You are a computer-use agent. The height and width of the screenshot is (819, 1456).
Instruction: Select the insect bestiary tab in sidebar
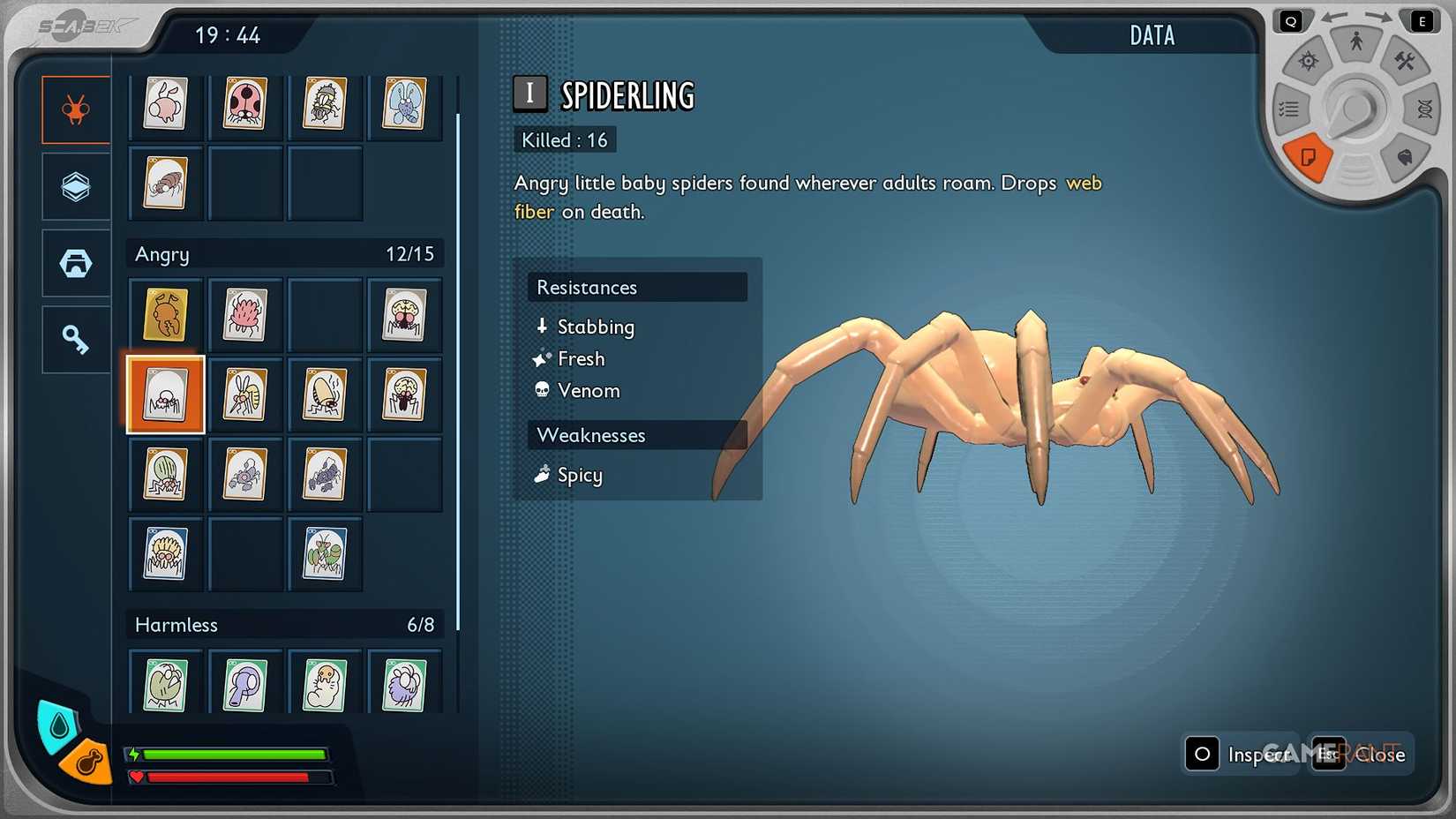[75, 109]
